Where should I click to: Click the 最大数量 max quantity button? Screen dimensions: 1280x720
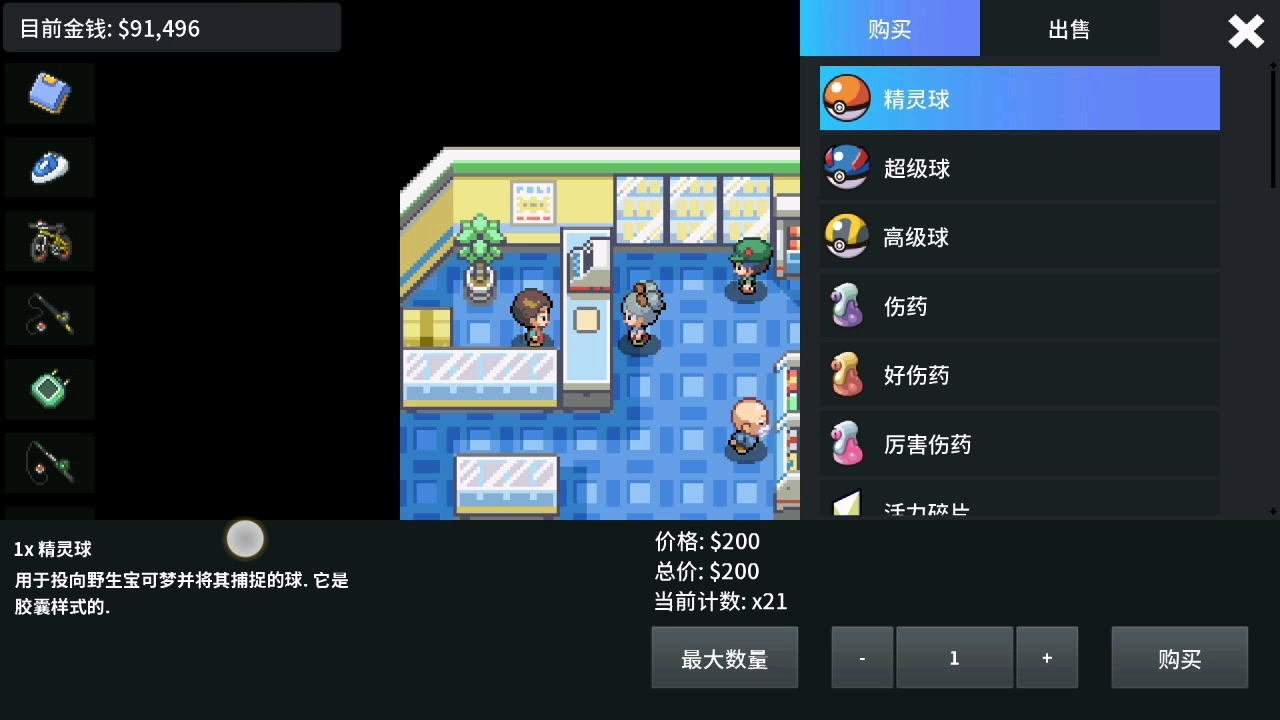(724, 657)
